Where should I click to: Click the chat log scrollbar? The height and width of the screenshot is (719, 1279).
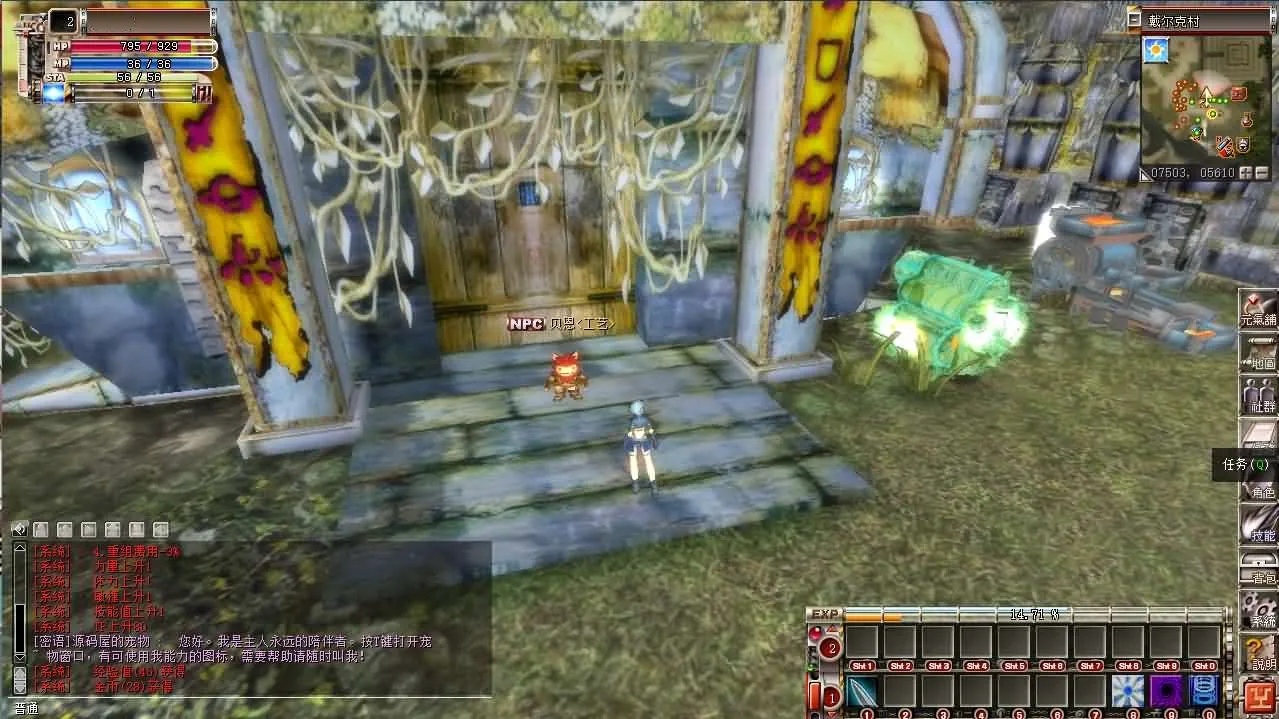click(18, 610)
